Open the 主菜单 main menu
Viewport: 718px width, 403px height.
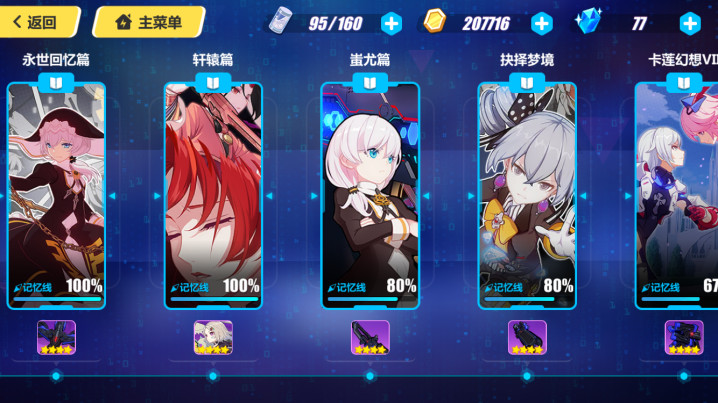click(149, 22)
